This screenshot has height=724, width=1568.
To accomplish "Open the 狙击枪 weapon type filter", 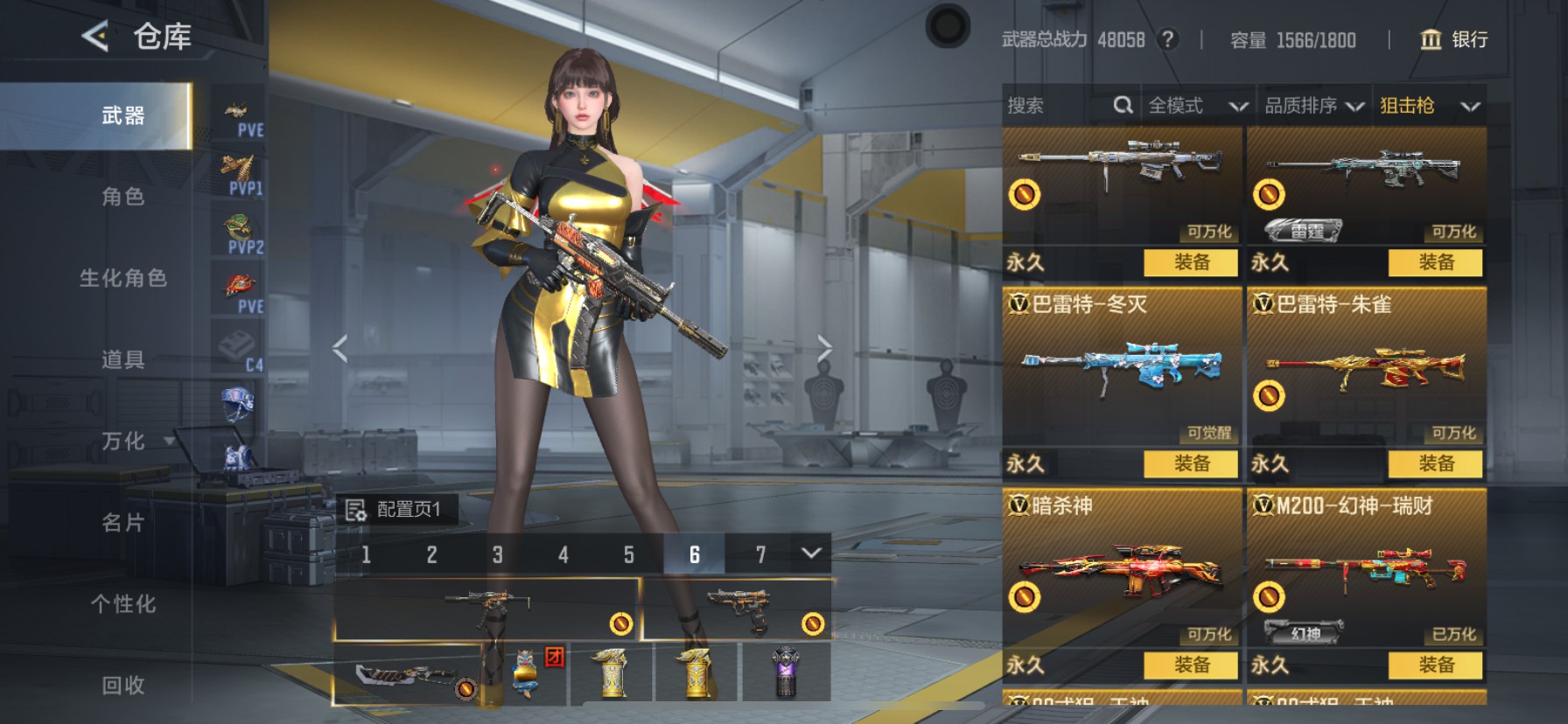I will point(1429,106).
